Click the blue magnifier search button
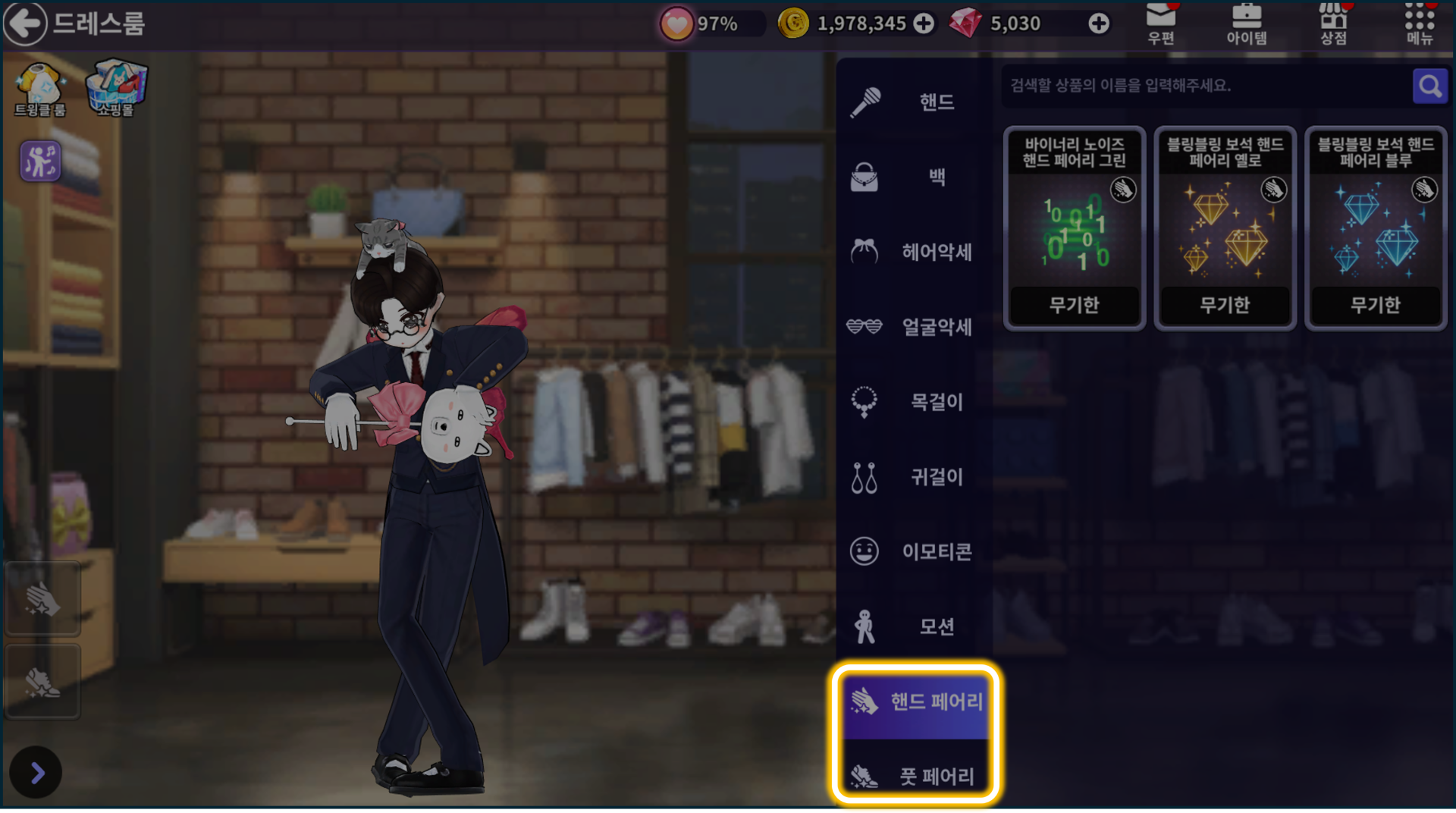 [x=1429, y=86]
